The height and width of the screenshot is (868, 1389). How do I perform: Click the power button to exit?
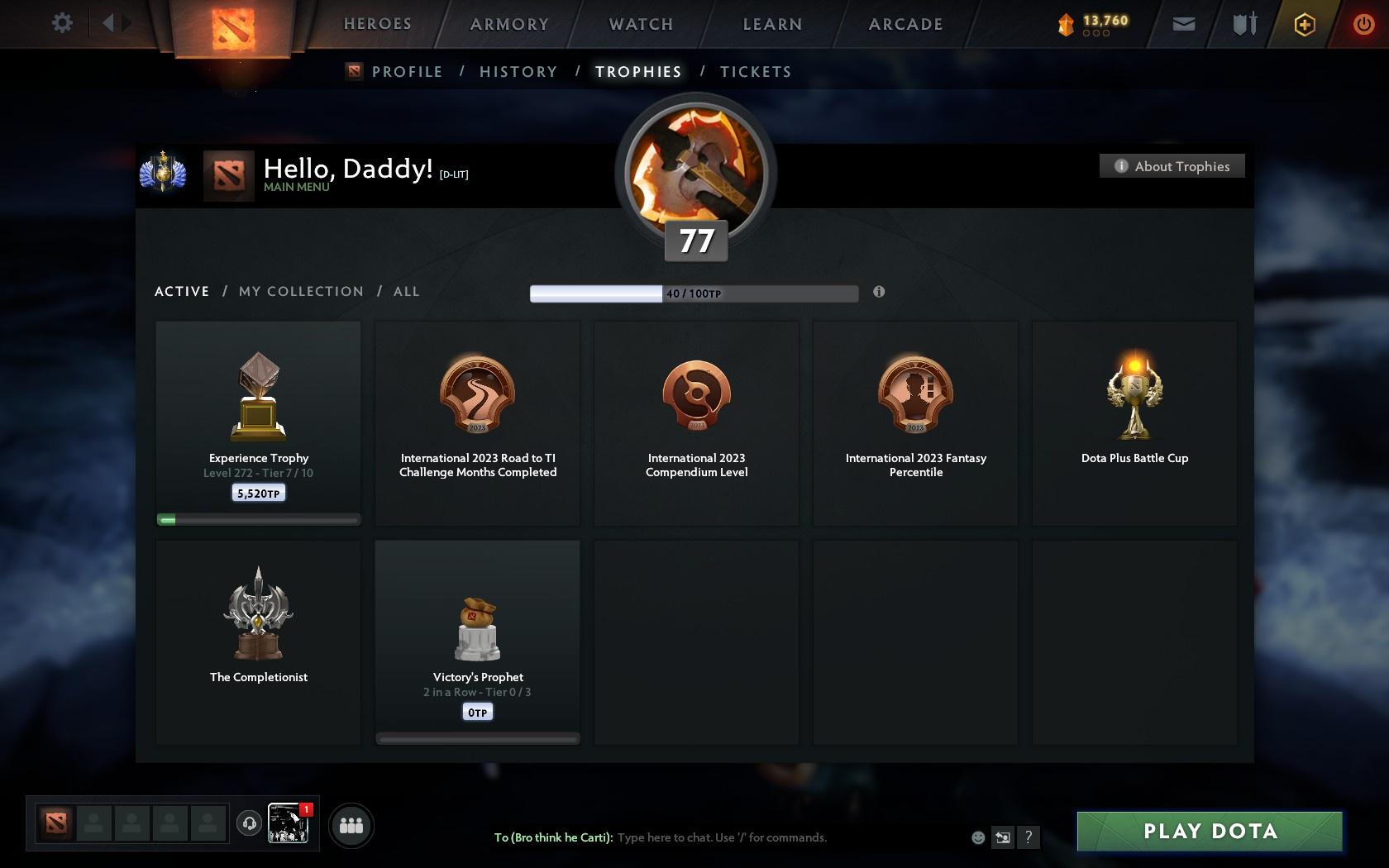click(1363, 24)
